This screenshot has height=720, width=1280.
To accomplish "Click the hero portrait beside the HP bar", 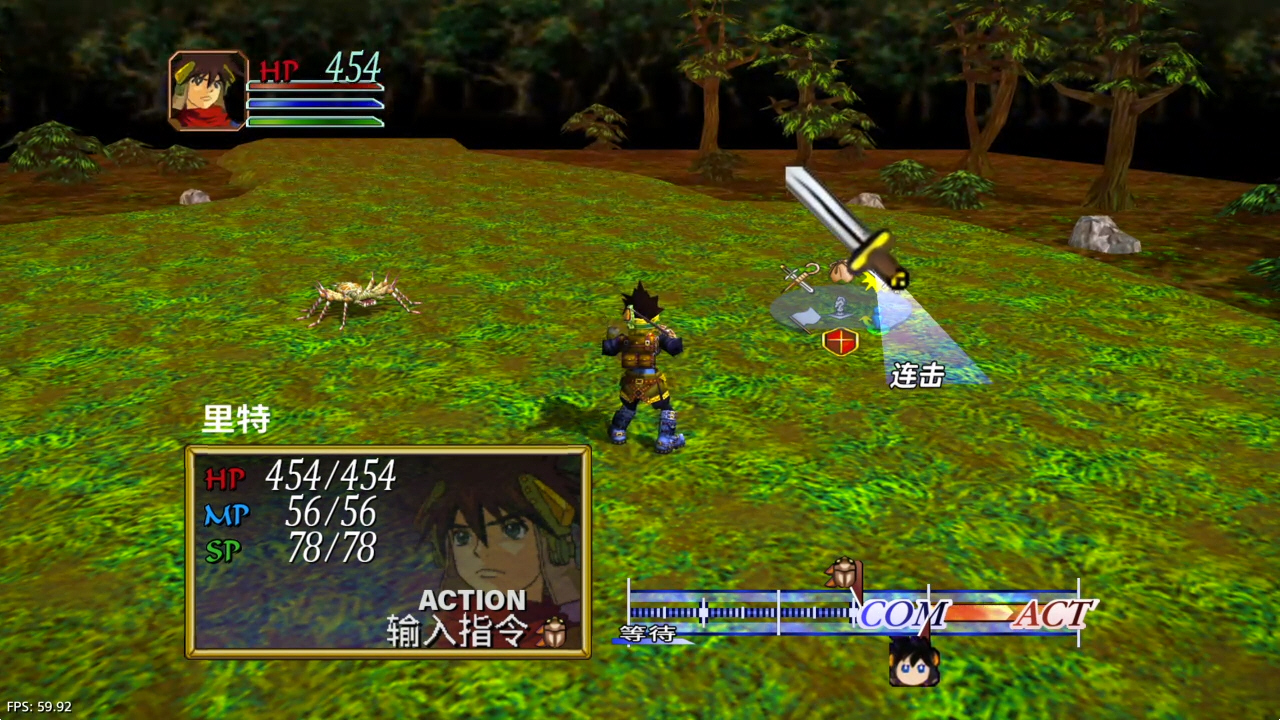I will [x=208, y=90].
